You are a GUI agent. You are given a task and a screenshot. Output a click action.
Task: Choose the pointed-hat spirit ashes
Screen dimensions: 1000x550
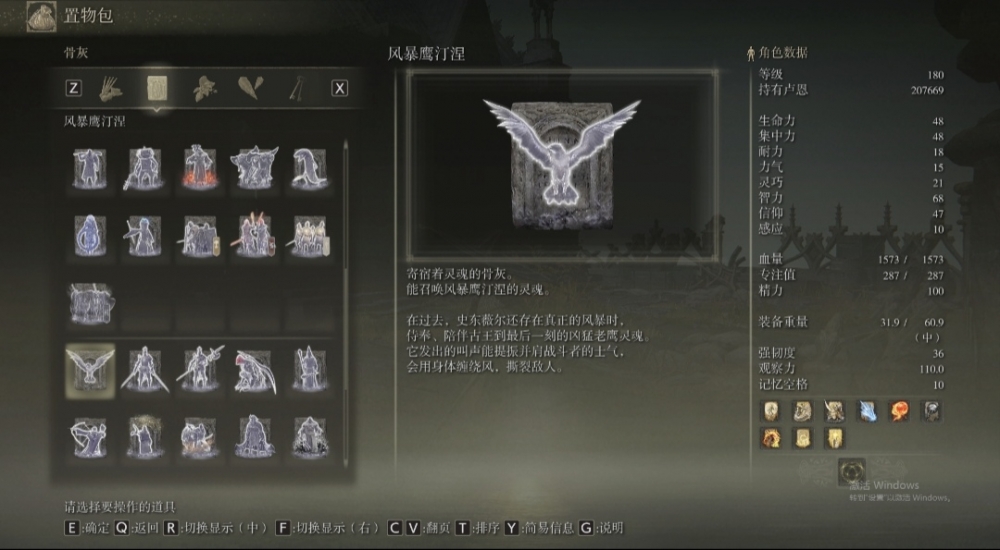309,368
